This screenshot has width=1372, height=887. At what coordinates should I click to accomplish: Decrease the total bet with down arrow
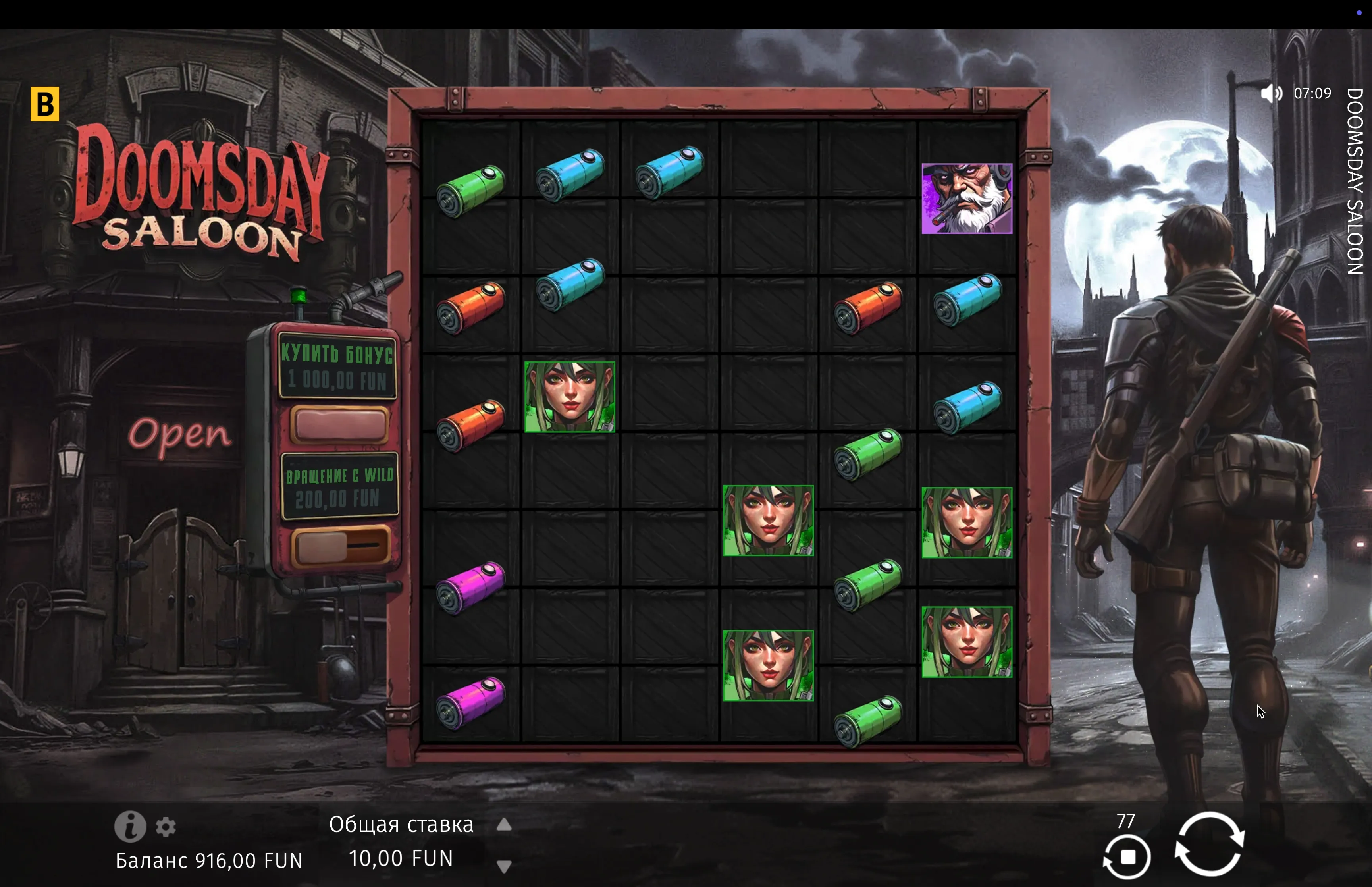tap(504, 866)
